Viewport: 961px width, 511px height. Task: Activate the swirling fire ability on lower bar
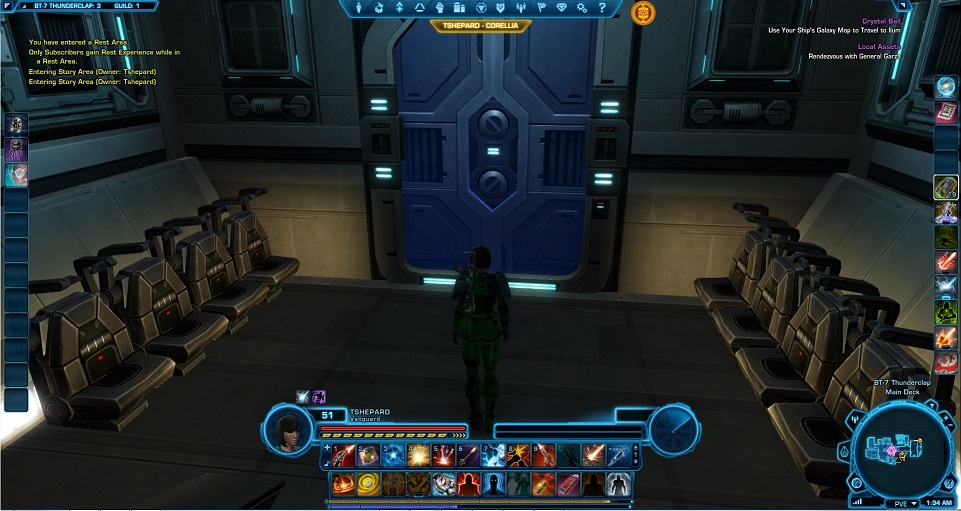tap(345, 485)
